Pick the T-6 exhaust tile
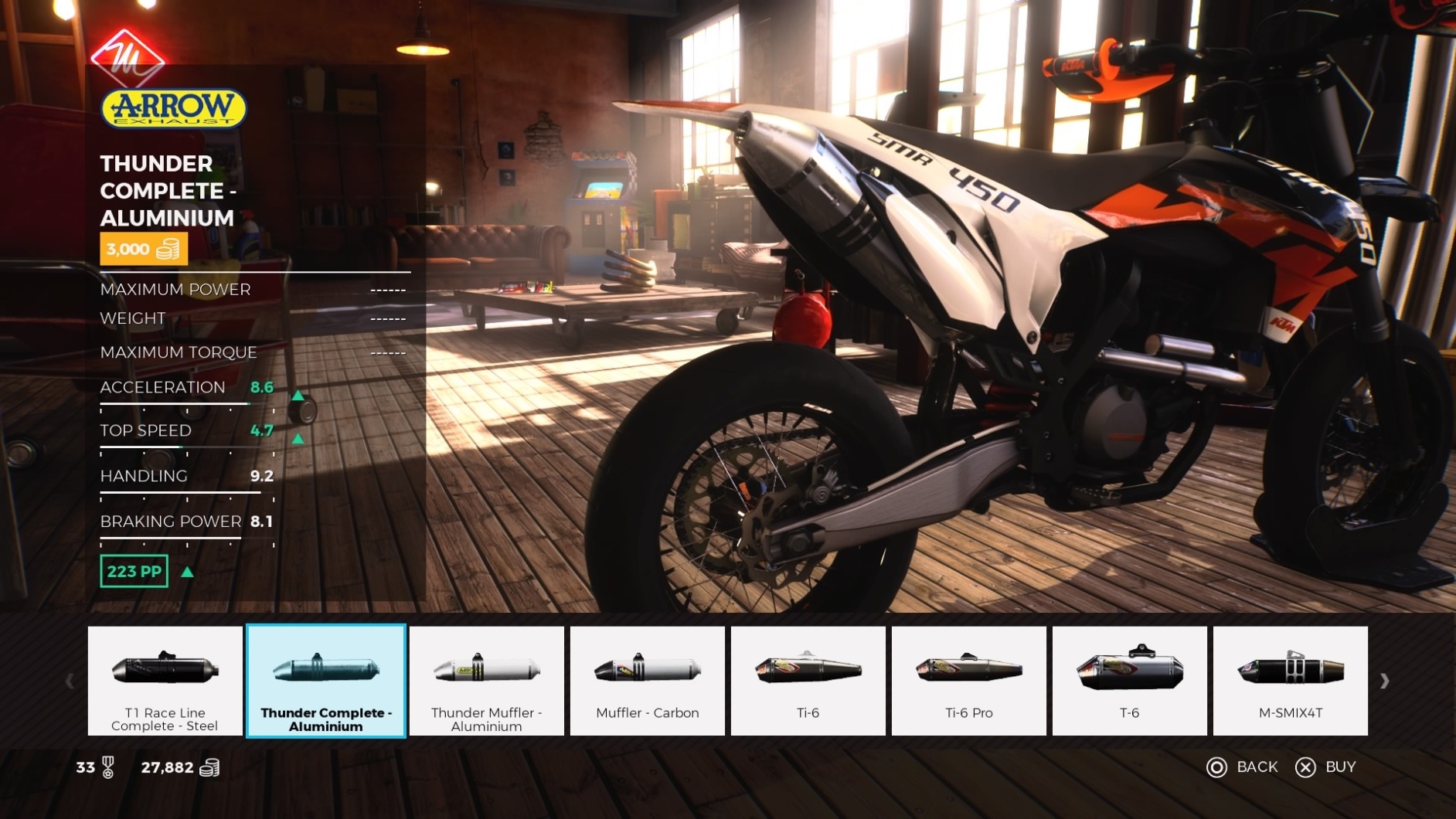This screenshot has width=1456, height=819. [1129, 680]
